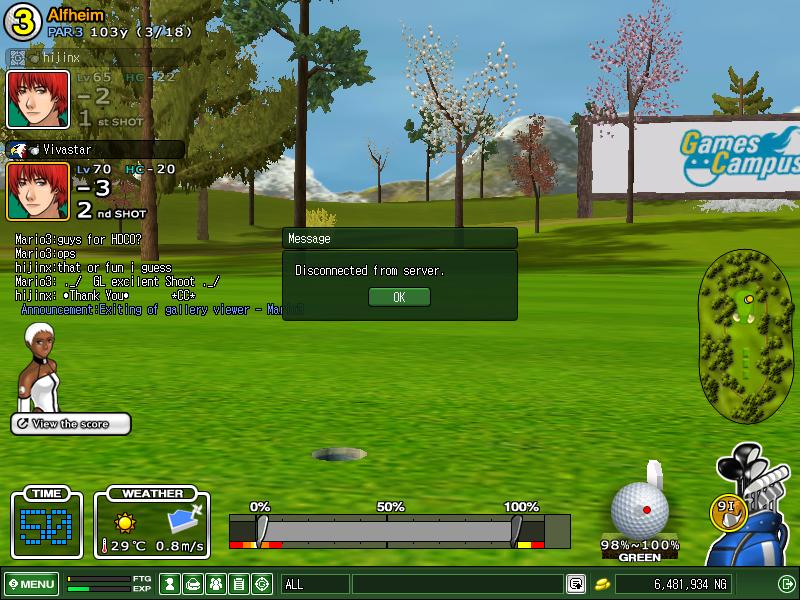The width and height of the screenshot is (800, 600).
Task: Select the 9I club badge
Action: pyautogui.click(x=729, y=507)
